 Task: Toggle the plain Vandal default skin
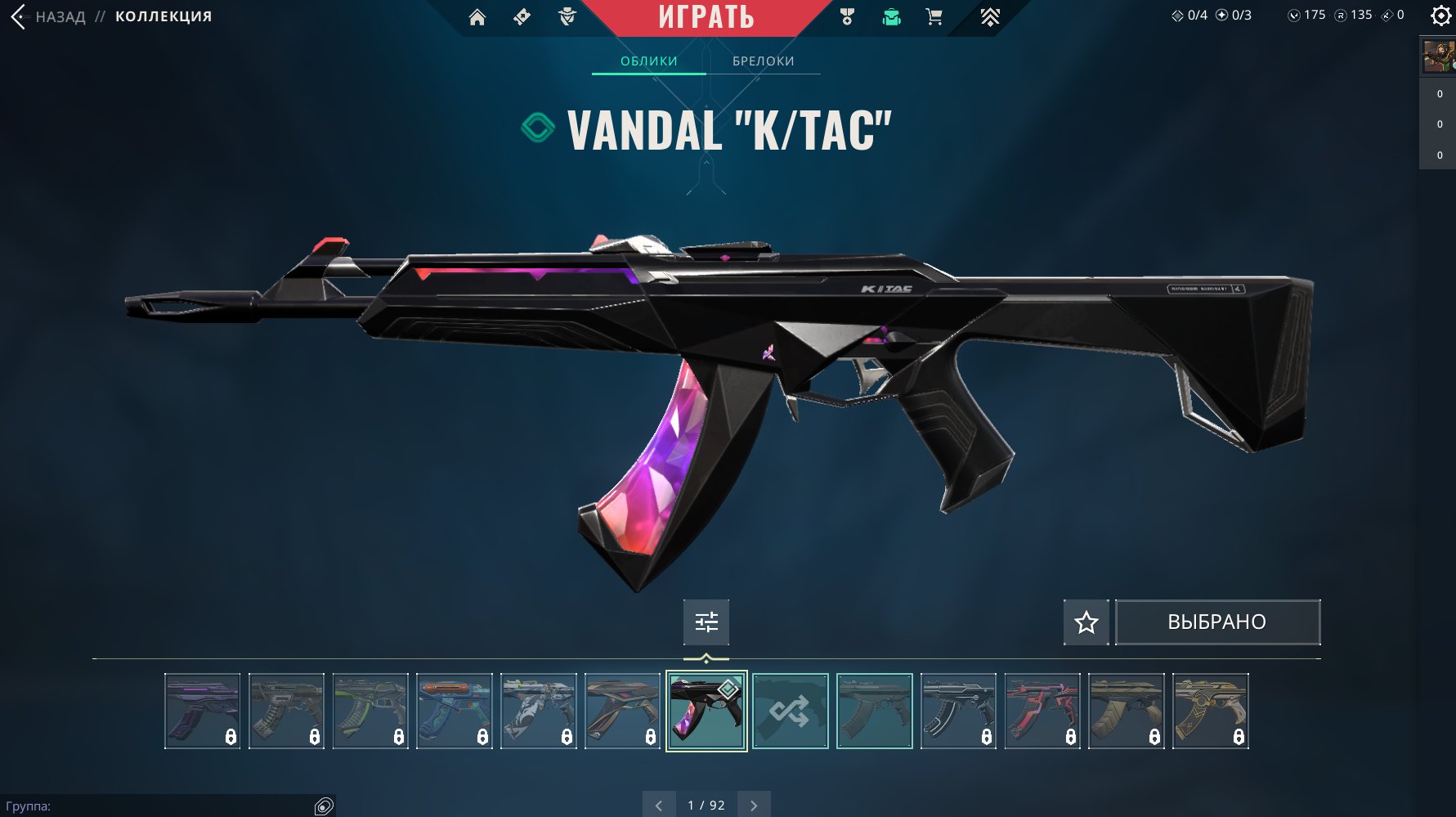(x=874, y=711)
